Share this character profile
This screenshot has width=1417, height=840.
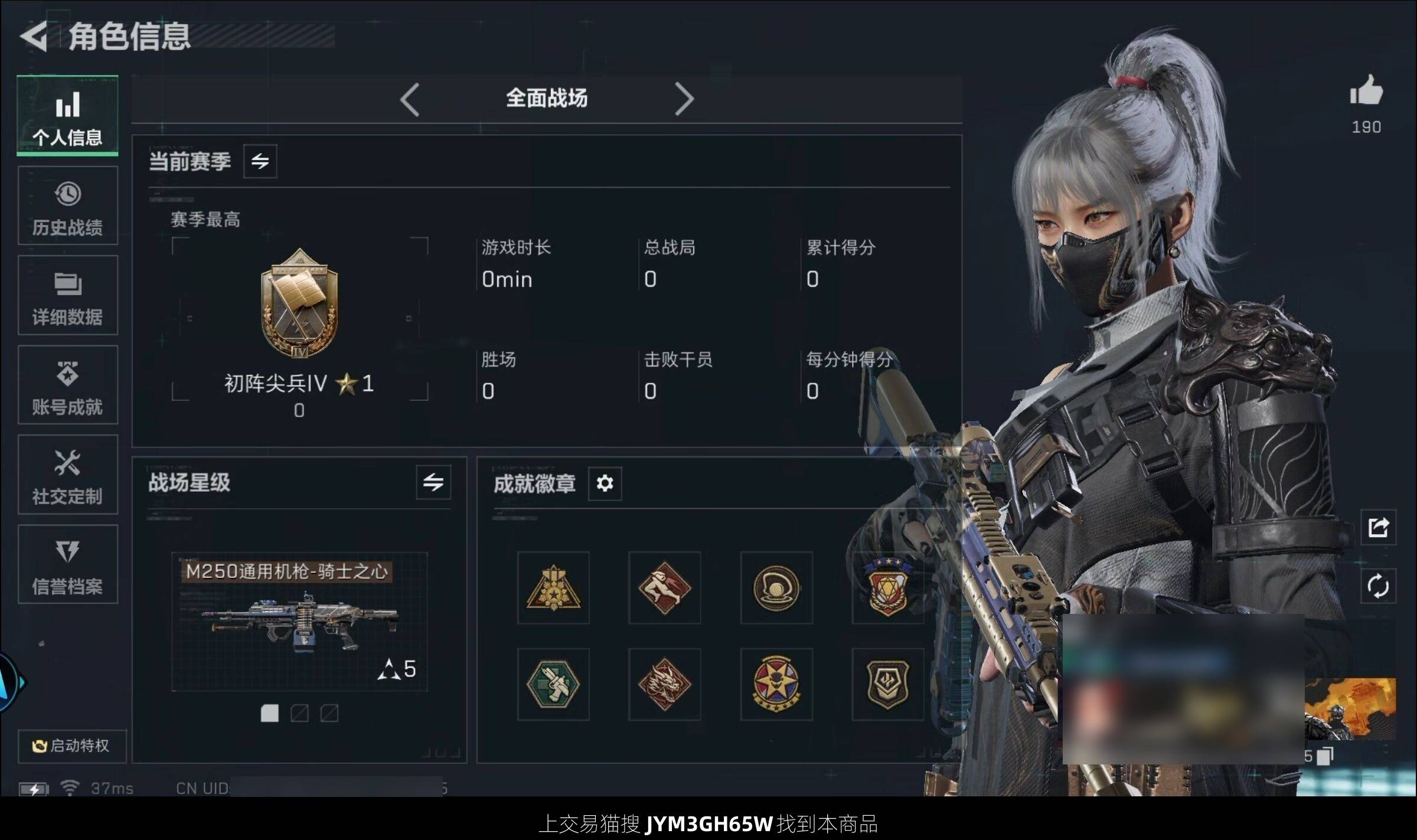pos(1378,527)
